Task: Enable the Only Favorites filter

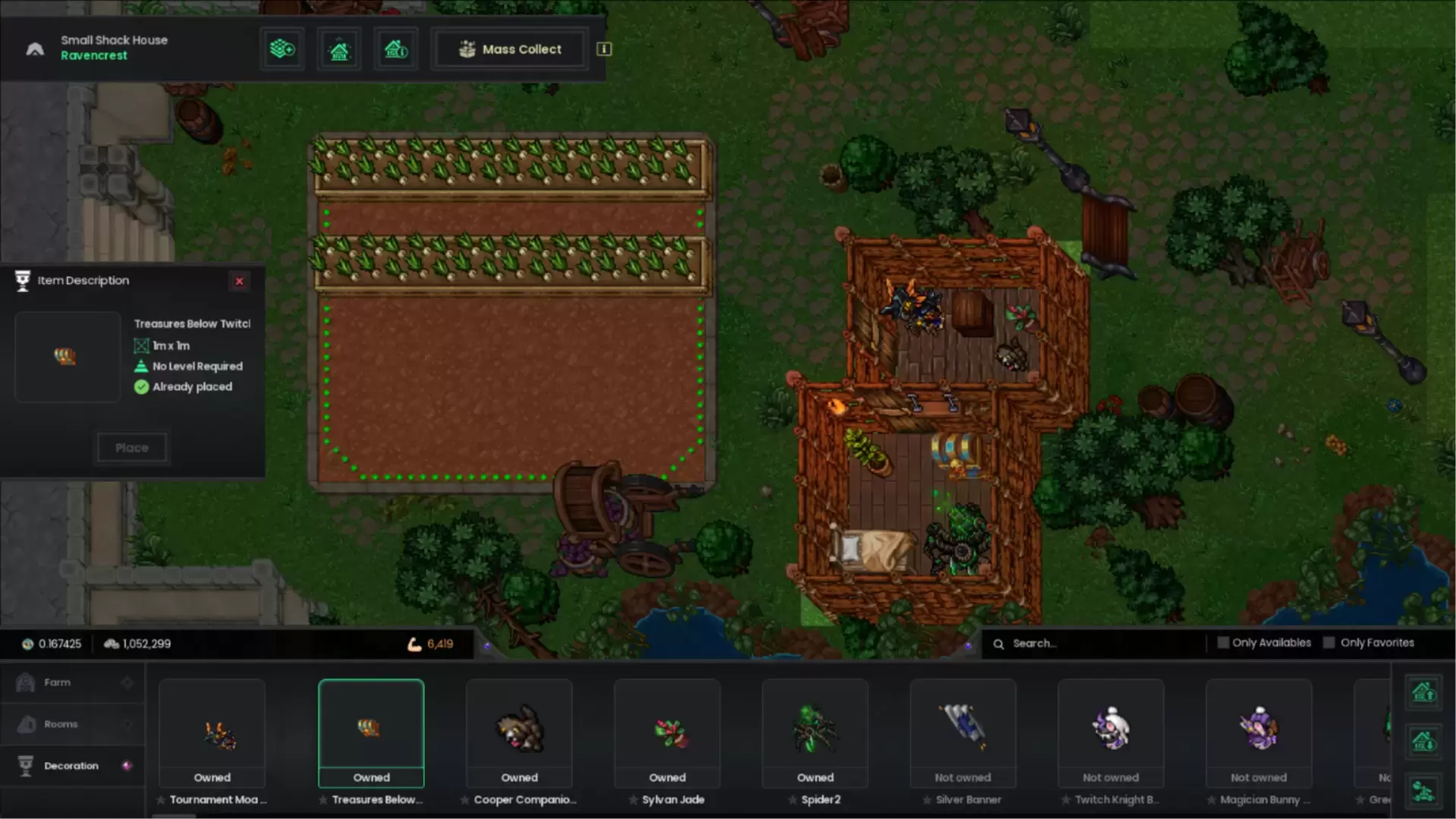Action: pyautogui.click(x=1329, y=643)
